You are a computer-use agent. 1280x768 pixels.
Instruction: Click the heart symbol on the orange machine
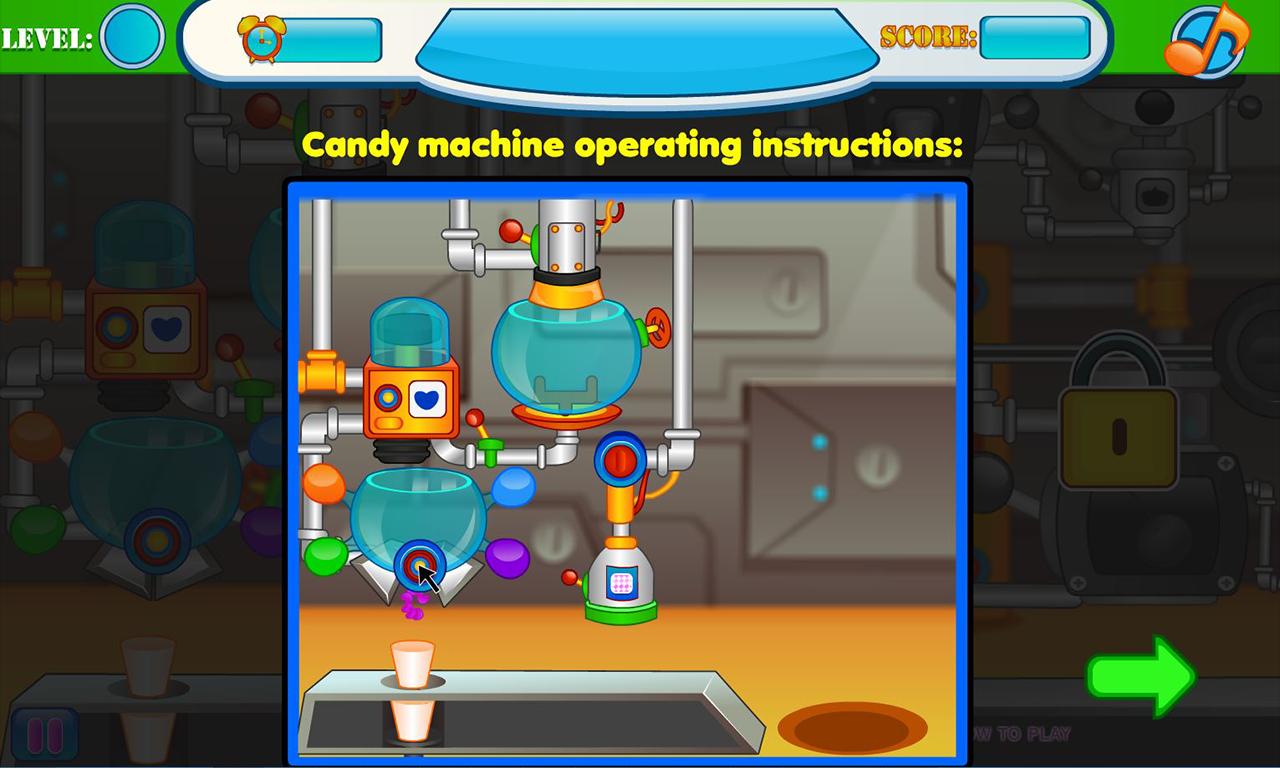point(427,400)
